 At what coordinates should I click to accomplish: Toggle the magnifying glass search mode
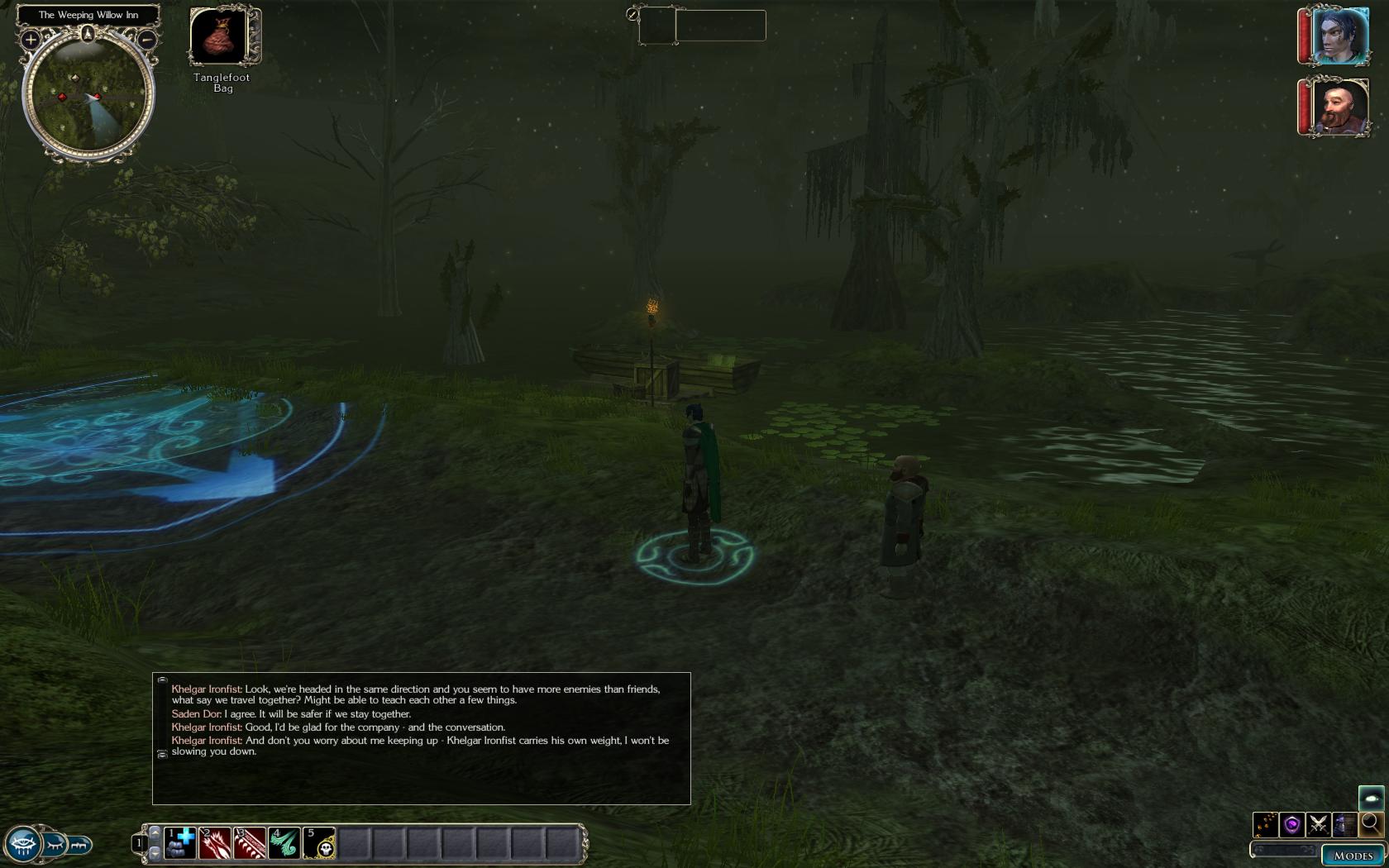click(x=1371, y=823)
